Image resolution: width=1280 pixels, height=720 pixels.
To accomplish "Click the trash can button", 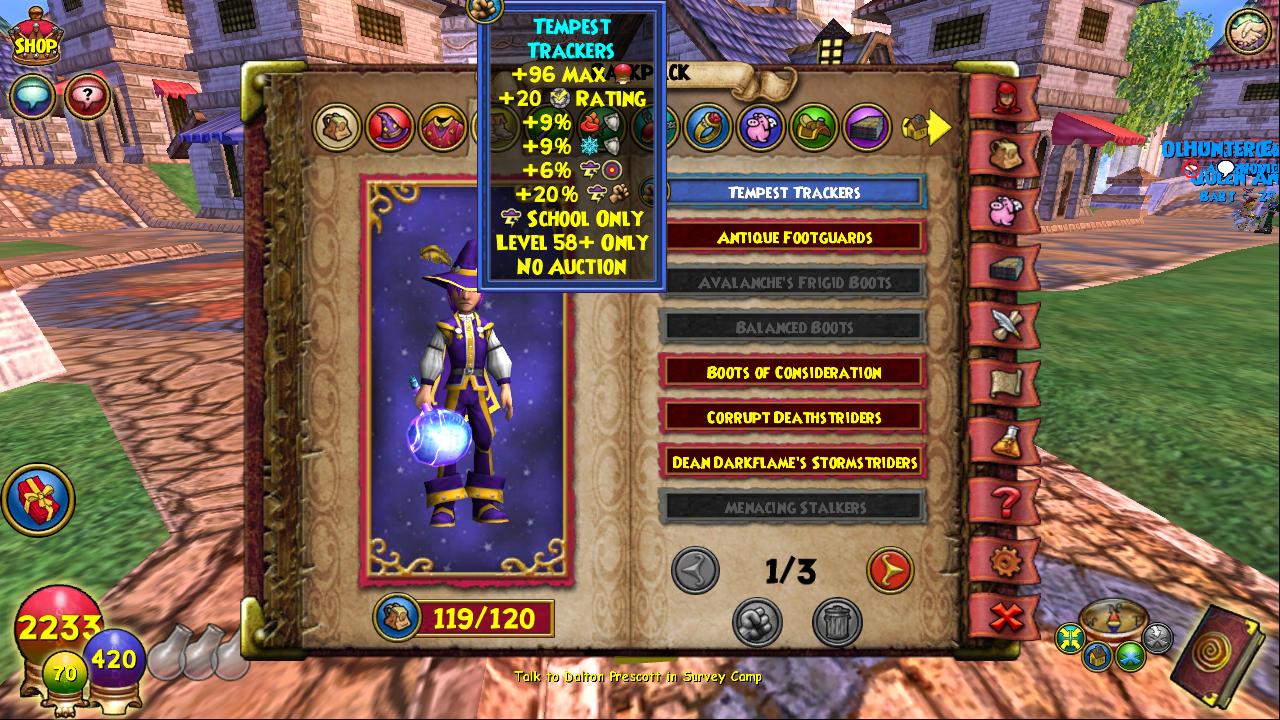I will (x=837, y=622).
